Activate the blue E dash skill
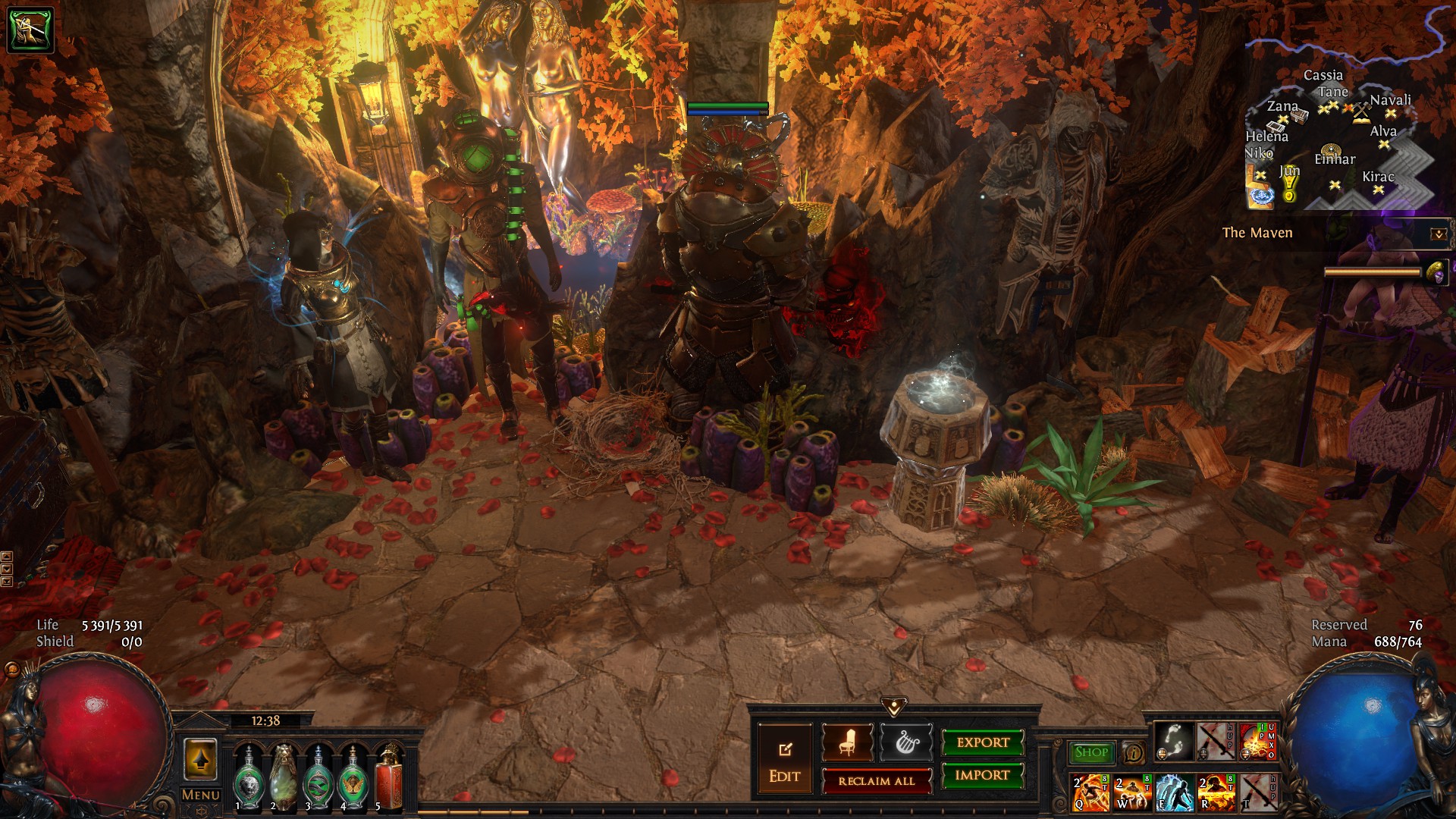 1173,792
